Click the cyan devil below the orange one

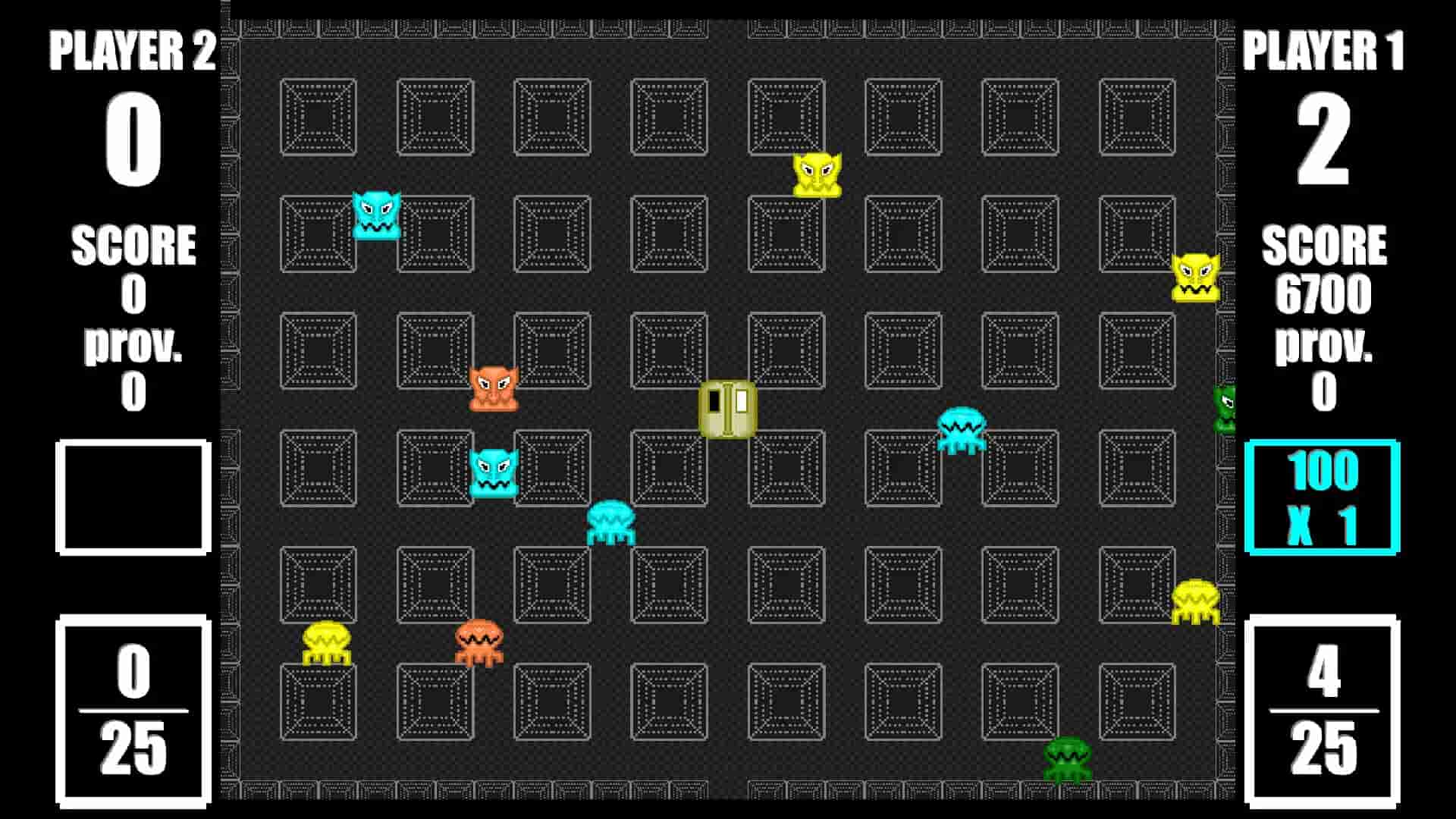(x=495, y=472)
